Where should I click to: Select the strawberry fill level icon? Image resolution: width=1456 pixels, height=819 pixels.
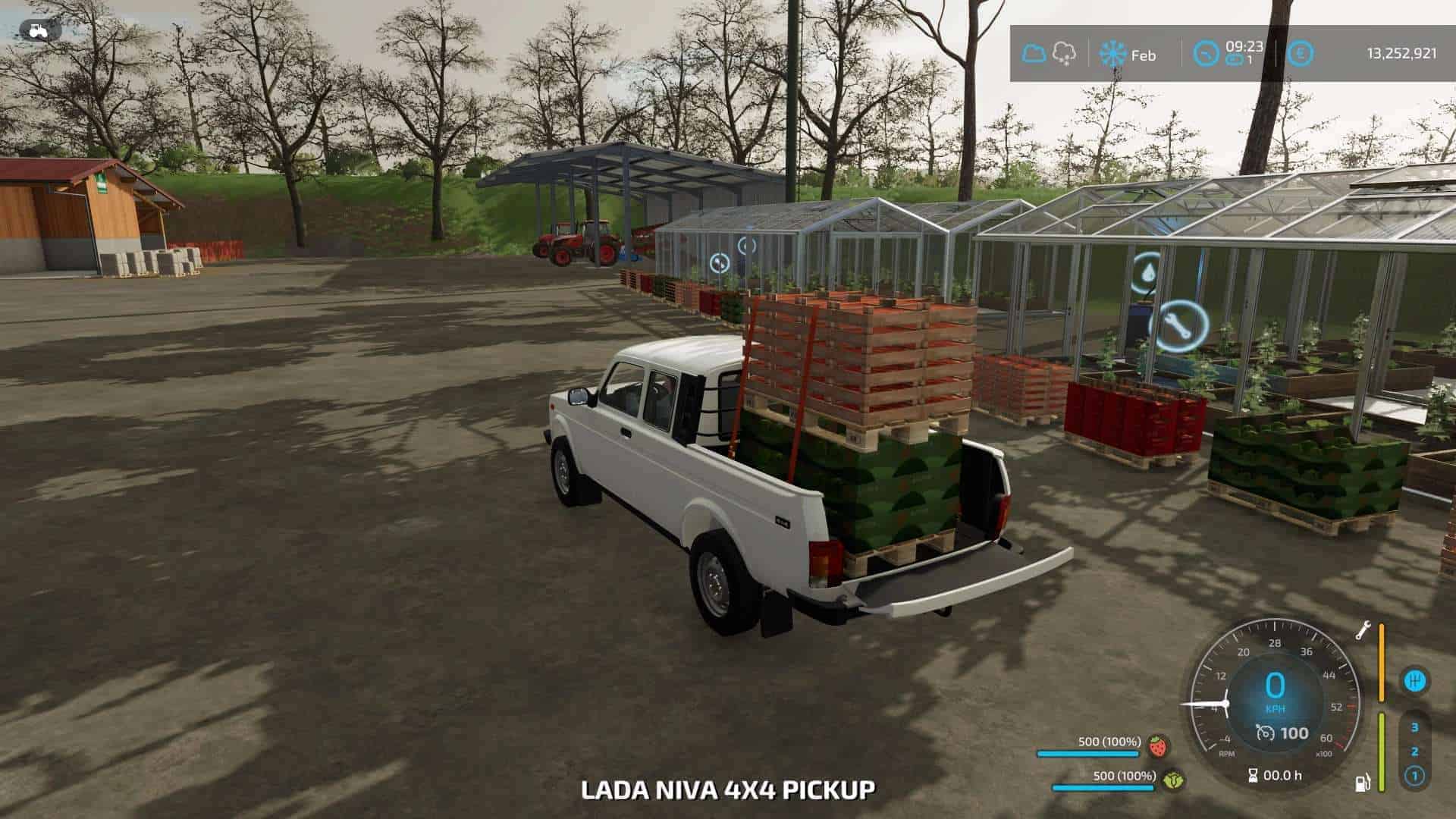click(x=1157, y=745)
